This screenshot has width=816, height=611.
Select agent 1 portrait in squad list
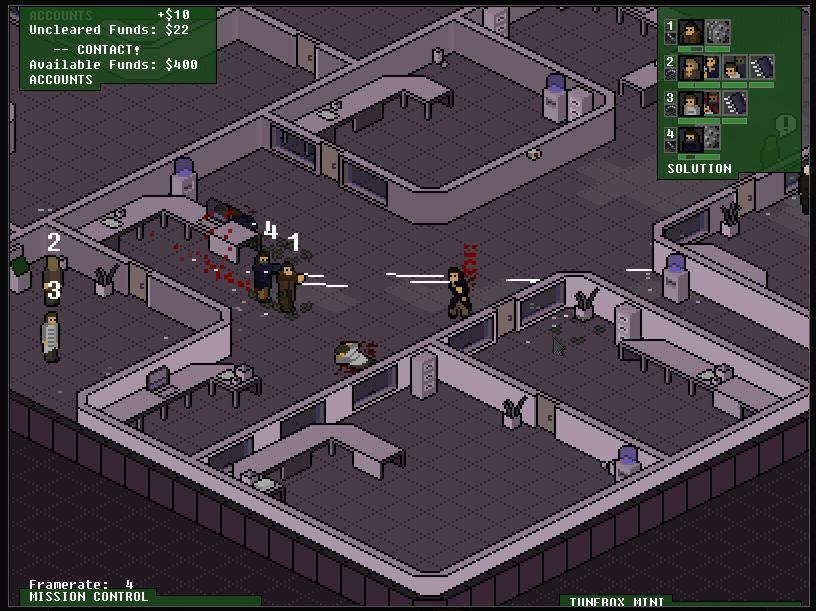coord(692,33)
